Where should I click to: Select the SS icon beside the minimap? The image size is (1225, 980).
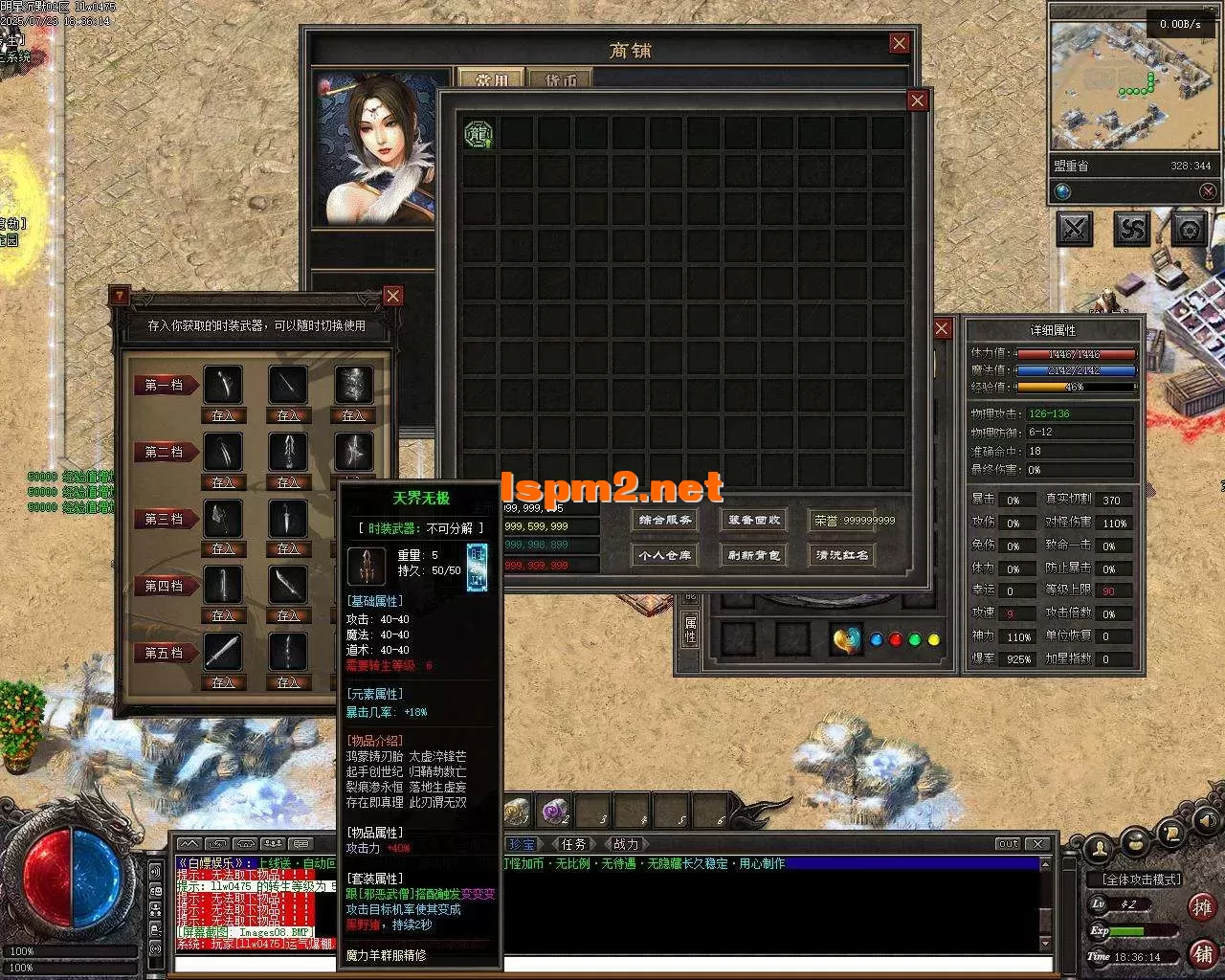(x=1131, y=230)
